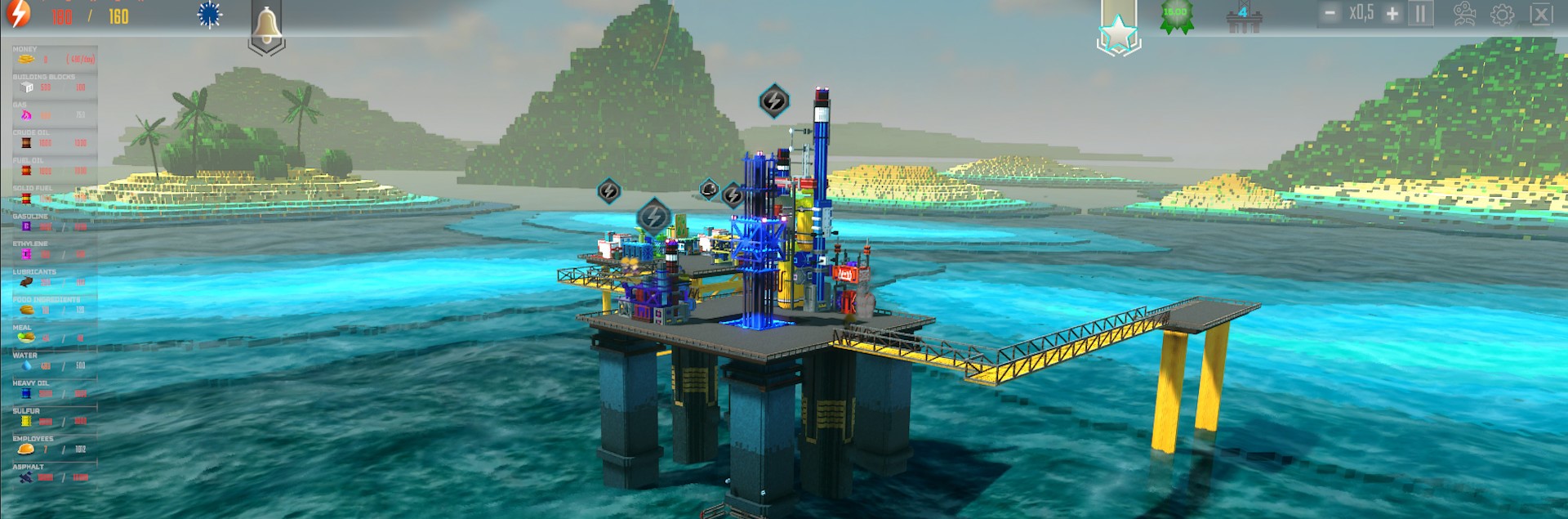Image resolution: width=1568 pixels, height=519 pixels.
Task: Decrease game speed with minus button
Action: pyautogui.click(x=1330, y=14)
